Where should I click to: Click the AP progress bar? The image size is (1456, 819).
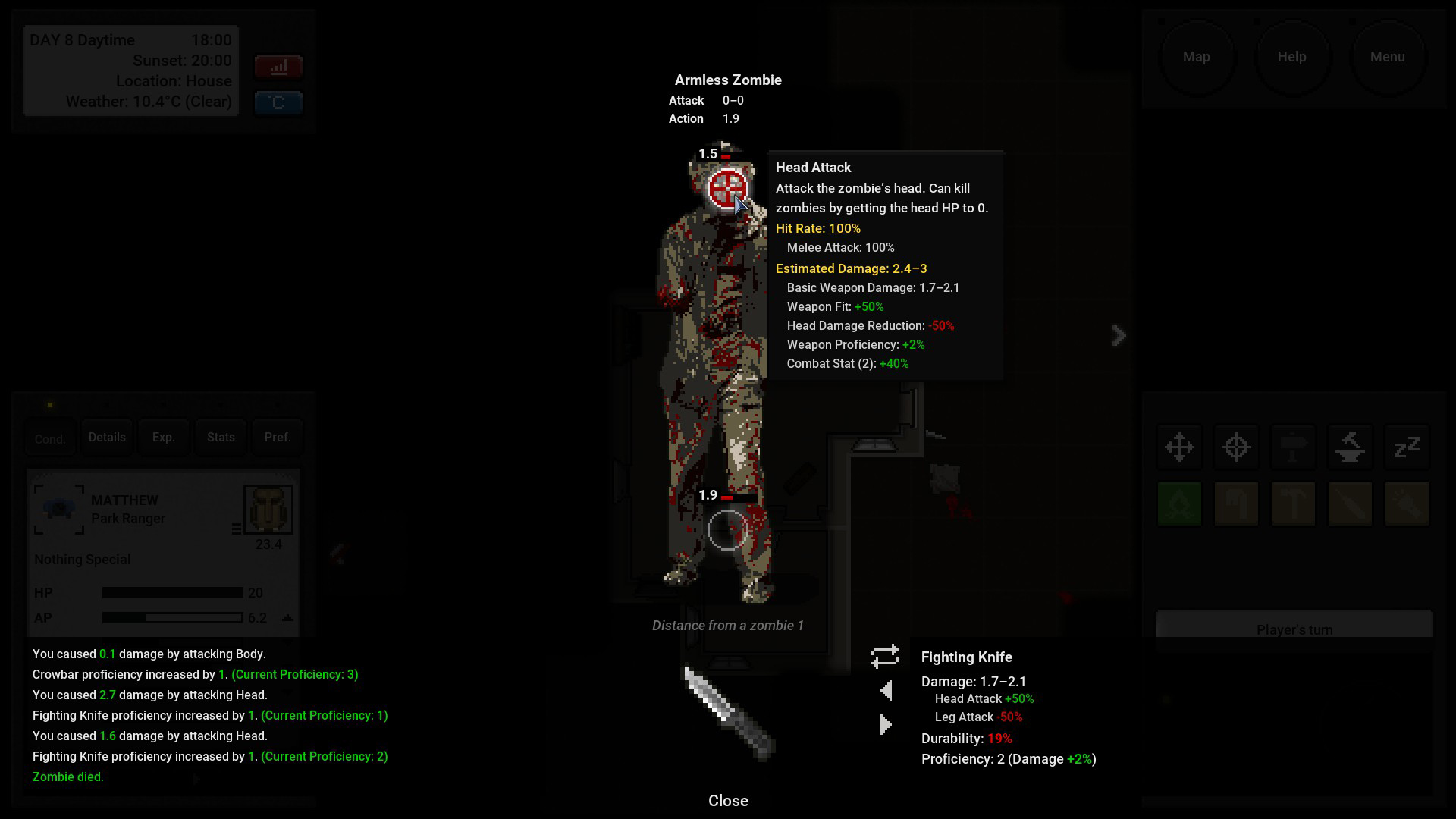pos(171,617)
